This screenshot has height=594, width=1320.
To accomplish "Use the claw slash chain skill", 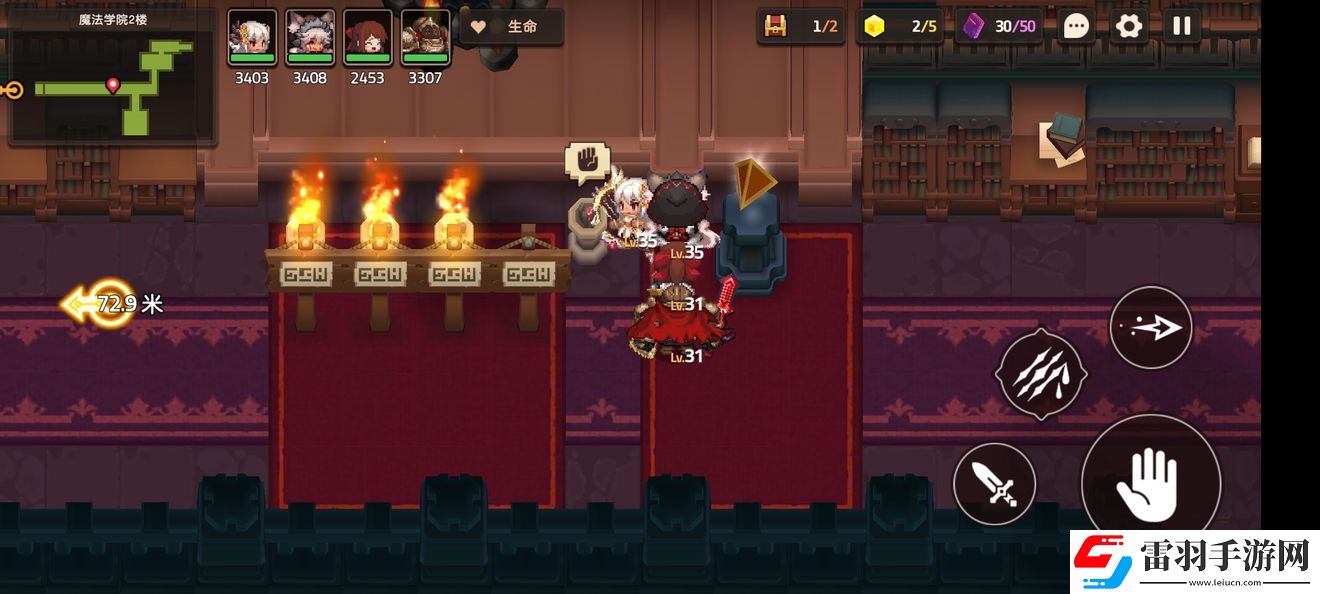I will pos(1039,372).
